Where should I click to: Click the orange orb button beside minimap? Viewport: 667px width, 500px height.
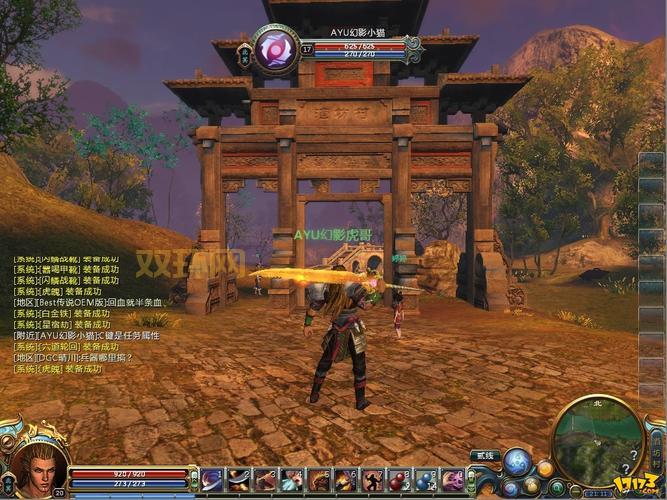(545, 468)
